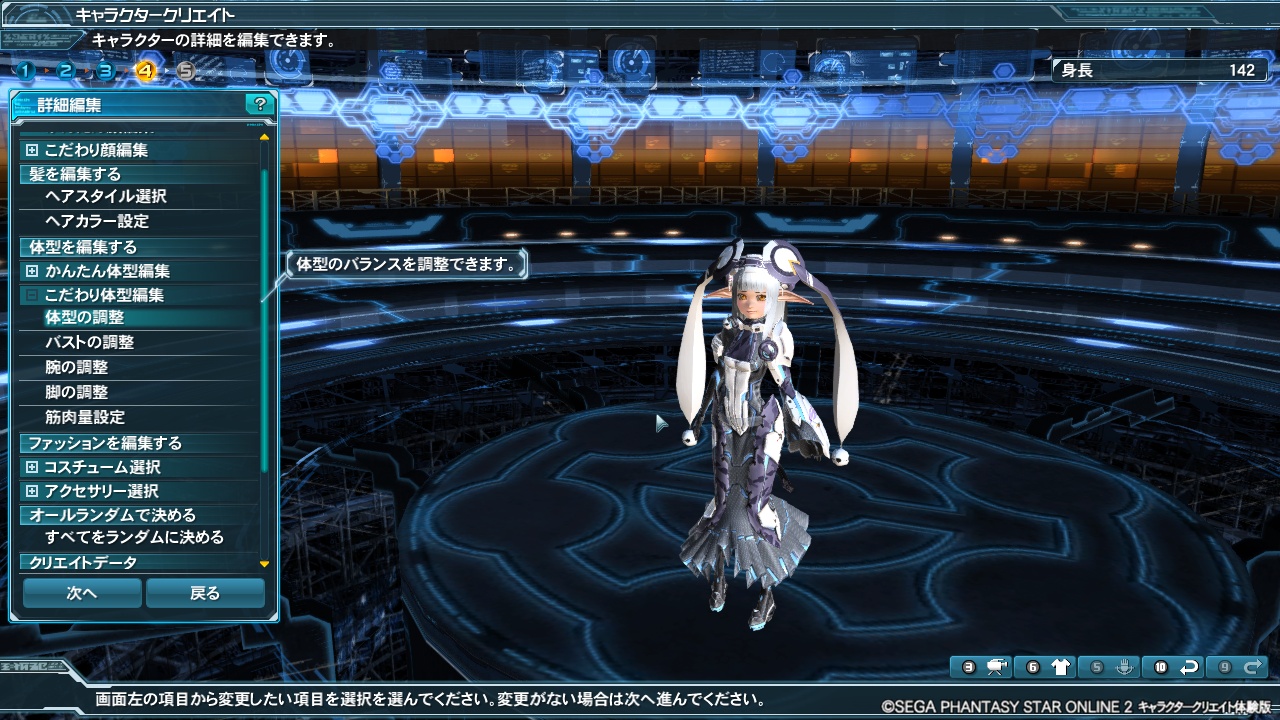The height and width of the screenshot is (720, 1280).
Task: Click the 次へ (Next) button
Action: 82,593
